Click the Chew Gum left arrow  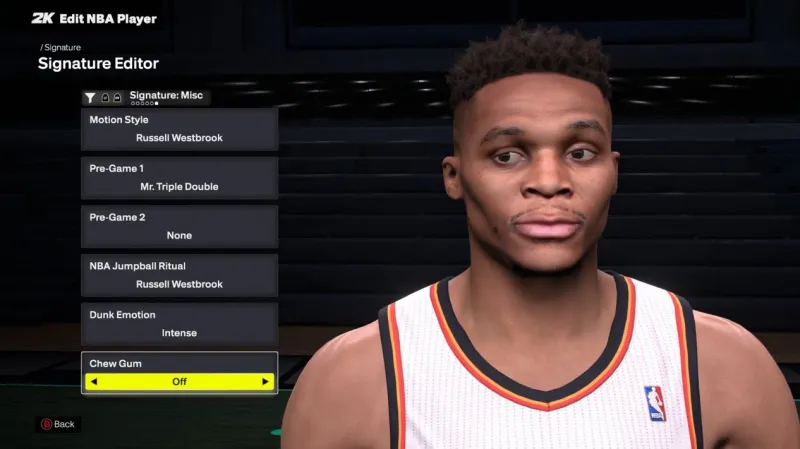pos(94,382)
